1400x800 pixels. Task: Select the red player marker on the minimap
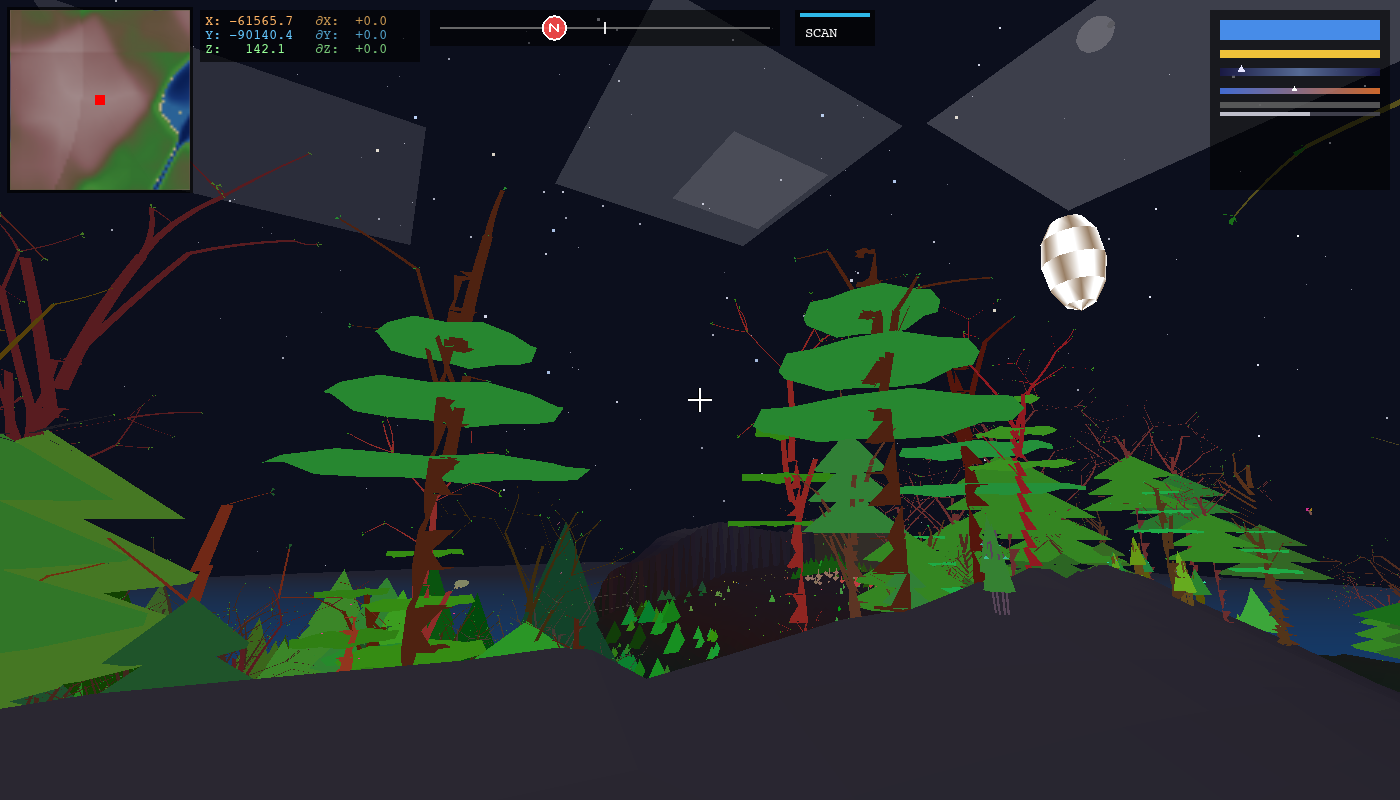click(99, 100)
